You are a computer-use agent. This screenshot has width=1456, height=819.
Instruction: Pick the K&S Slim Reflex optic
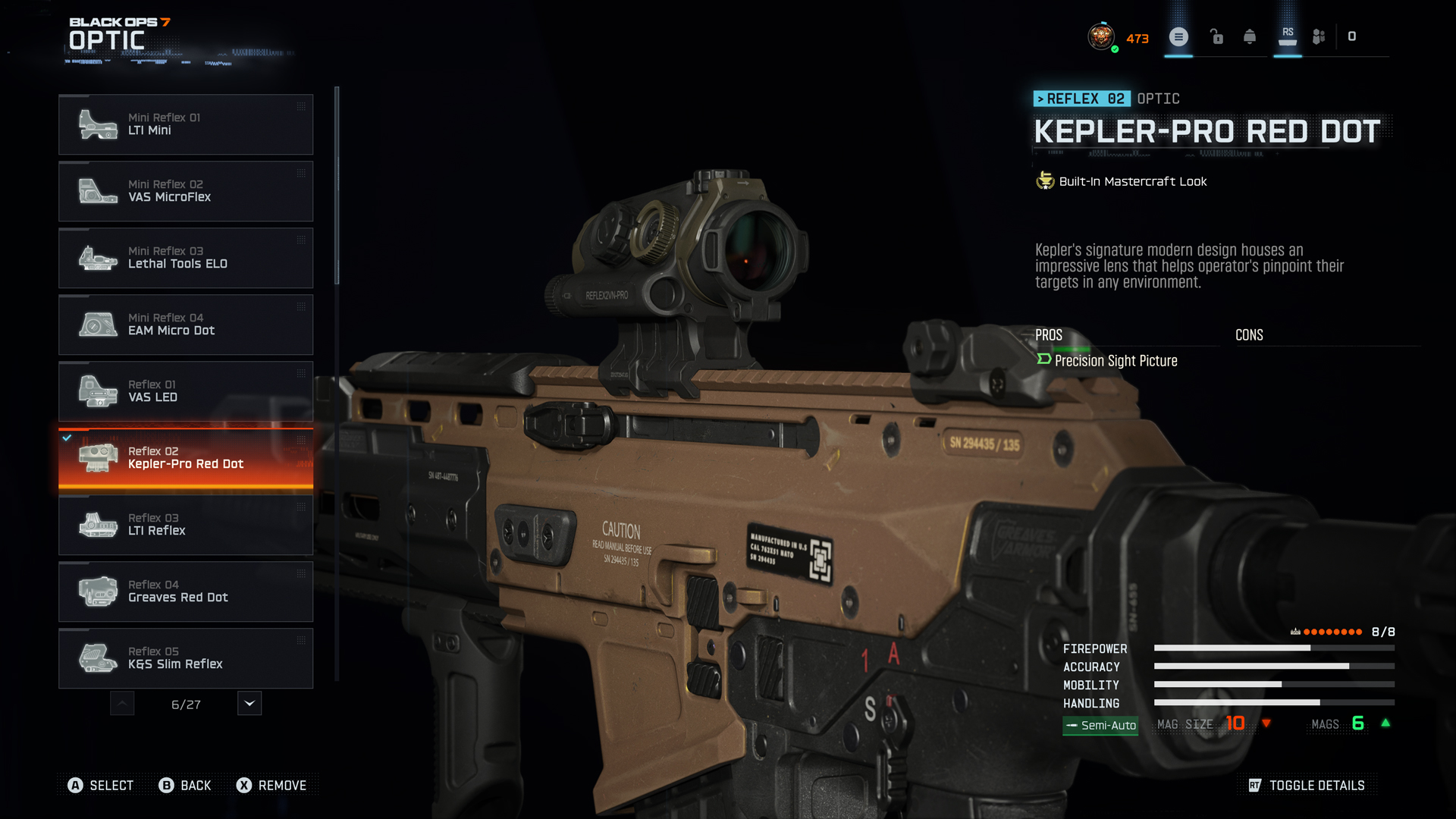coord(186,658)
